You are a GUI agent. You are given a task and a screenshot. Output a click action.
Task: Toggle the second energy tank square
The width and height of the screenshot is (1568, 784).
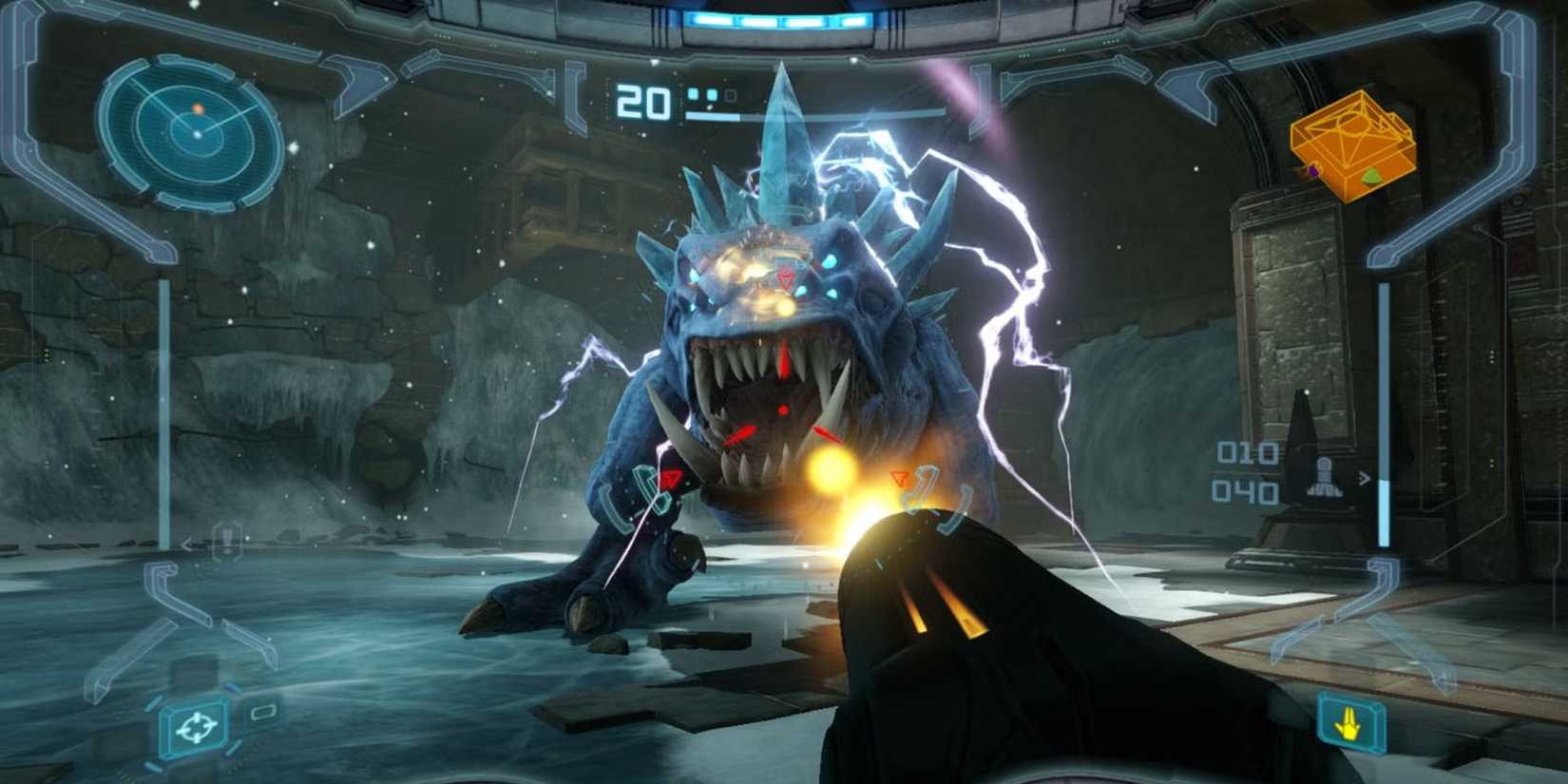coord(713,94)
